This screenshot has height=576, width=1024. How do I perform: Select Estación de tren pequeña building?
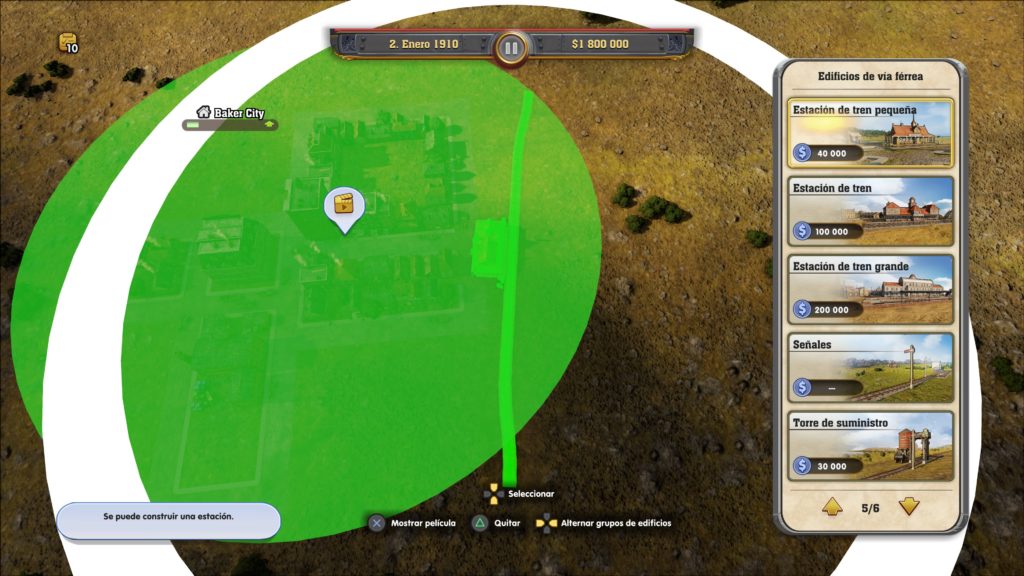[870, 132]
